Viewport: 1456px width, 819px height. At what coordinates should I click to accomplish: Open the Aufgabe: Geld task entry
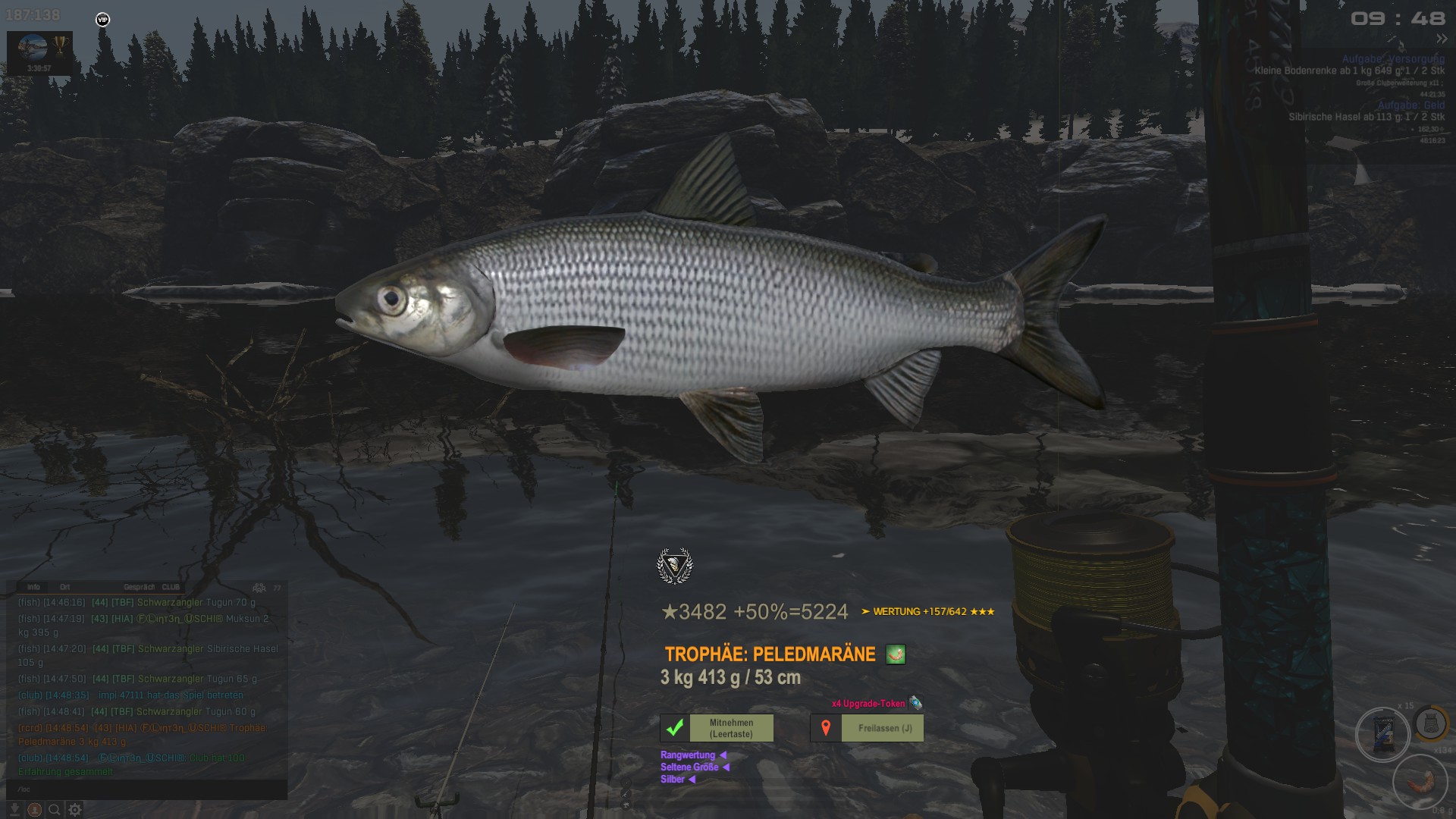pyautogui.click(x=1410, y=105)
